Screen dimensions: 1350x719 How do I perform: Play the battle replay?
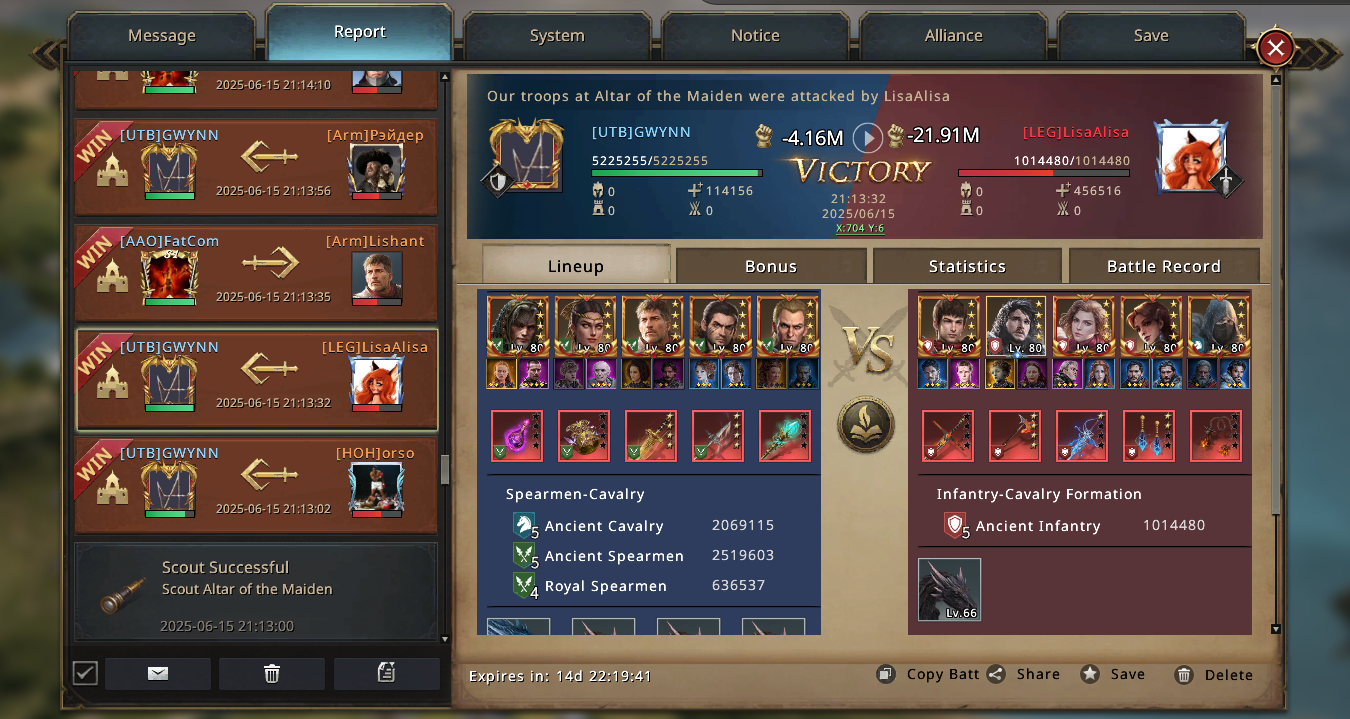click(867, 137)
